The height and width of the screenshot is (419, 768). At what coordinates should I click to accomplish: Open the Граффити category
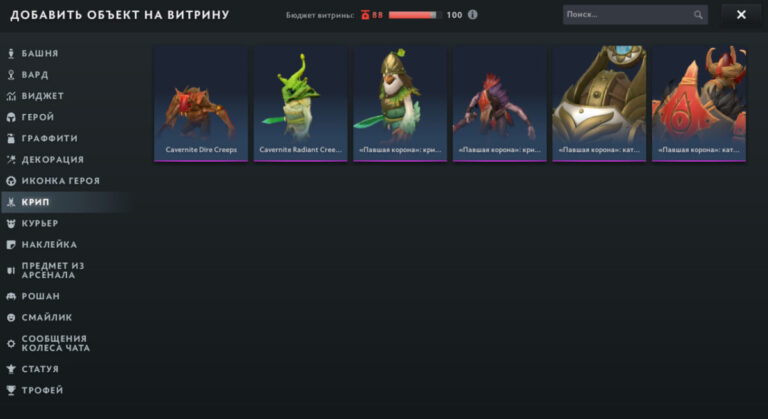tap(49, 138)
